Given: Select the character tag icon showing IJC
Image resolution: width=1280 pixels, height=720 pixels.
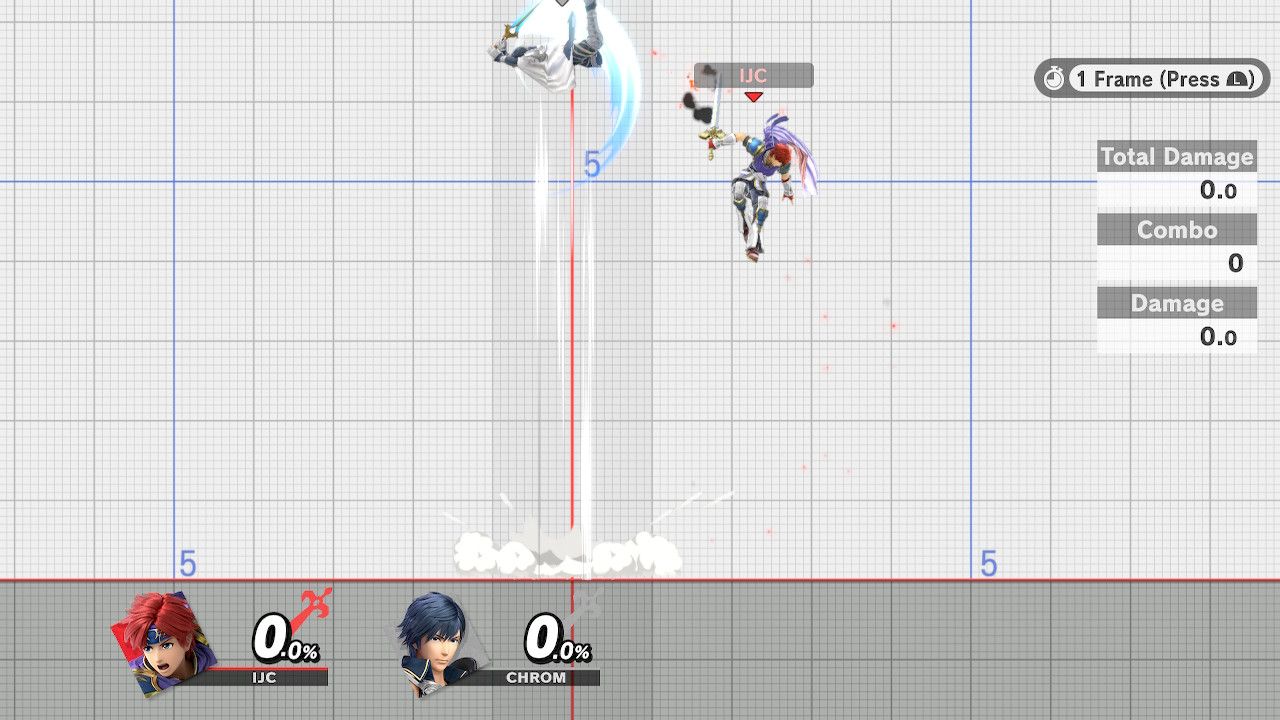Looking at the screenshot, I should [x=755, y=75].
